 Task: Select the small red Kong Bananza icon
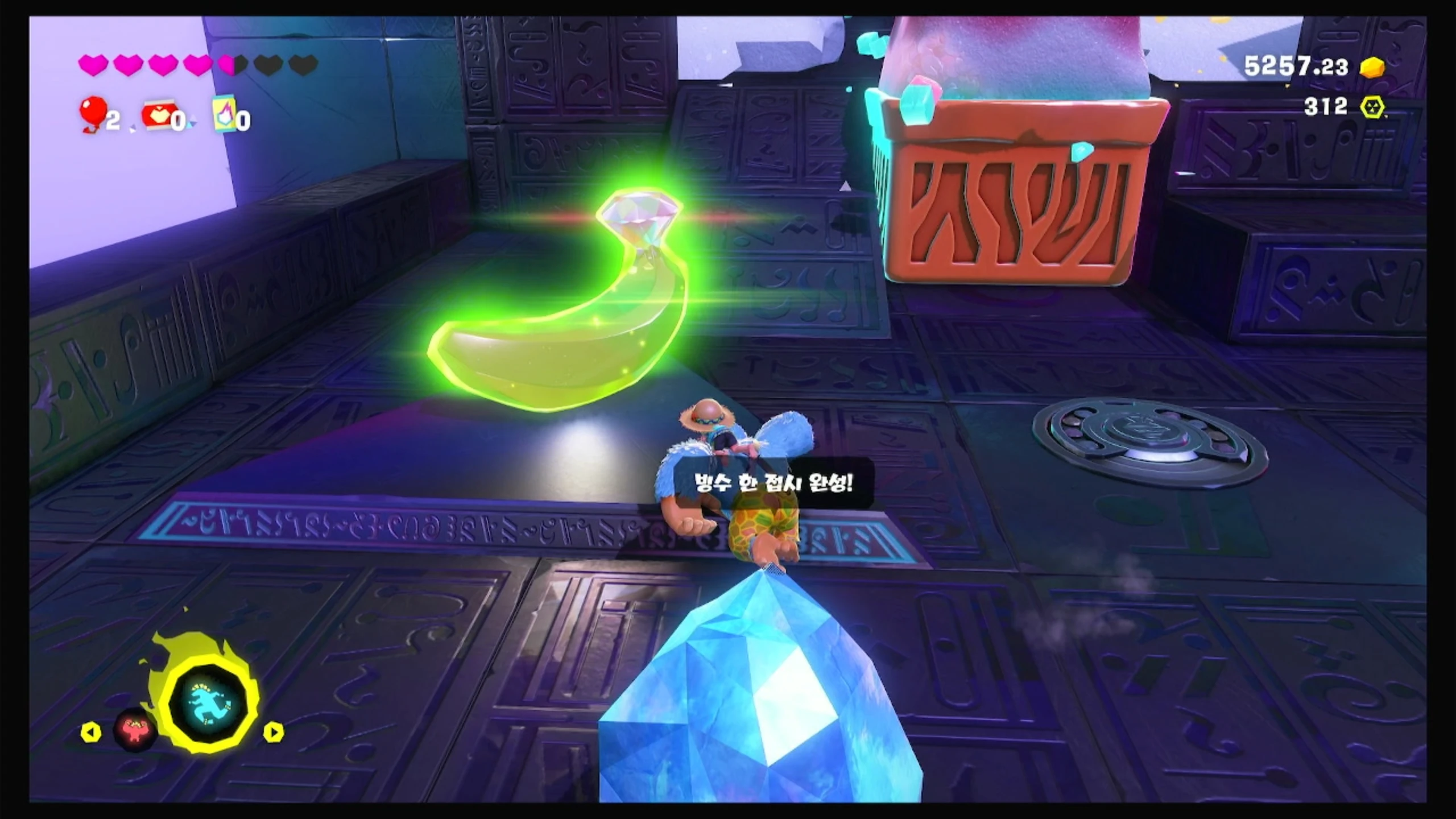pos(135,730)
